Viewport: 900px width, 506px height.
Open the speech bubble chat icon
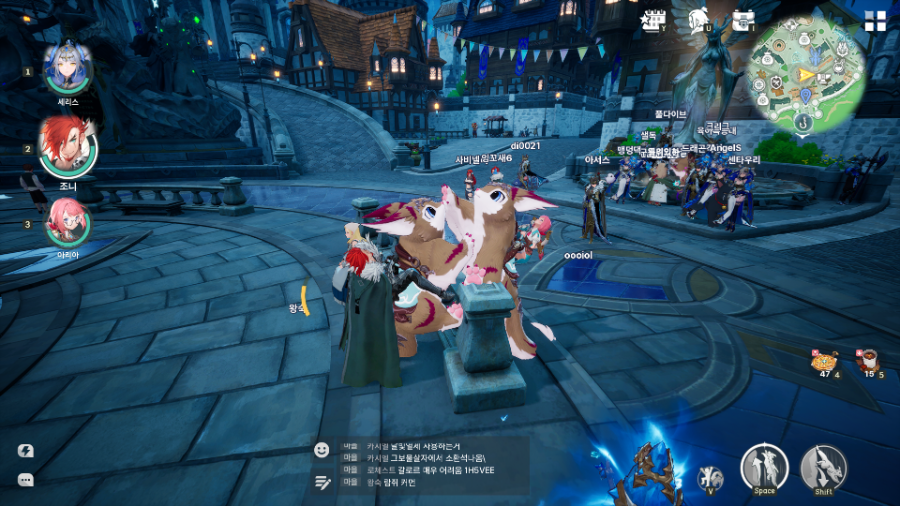pyautogui.click(x=26, y=480)
